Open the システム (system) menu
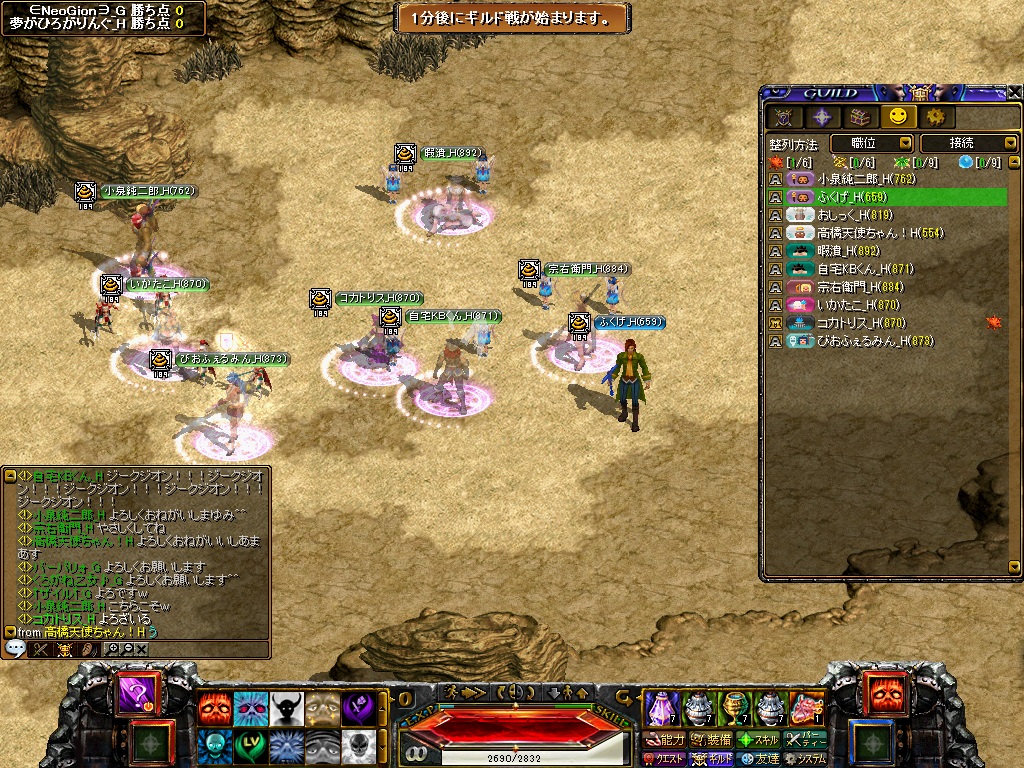Screen dimensions: 1024x768 [804, 759]
